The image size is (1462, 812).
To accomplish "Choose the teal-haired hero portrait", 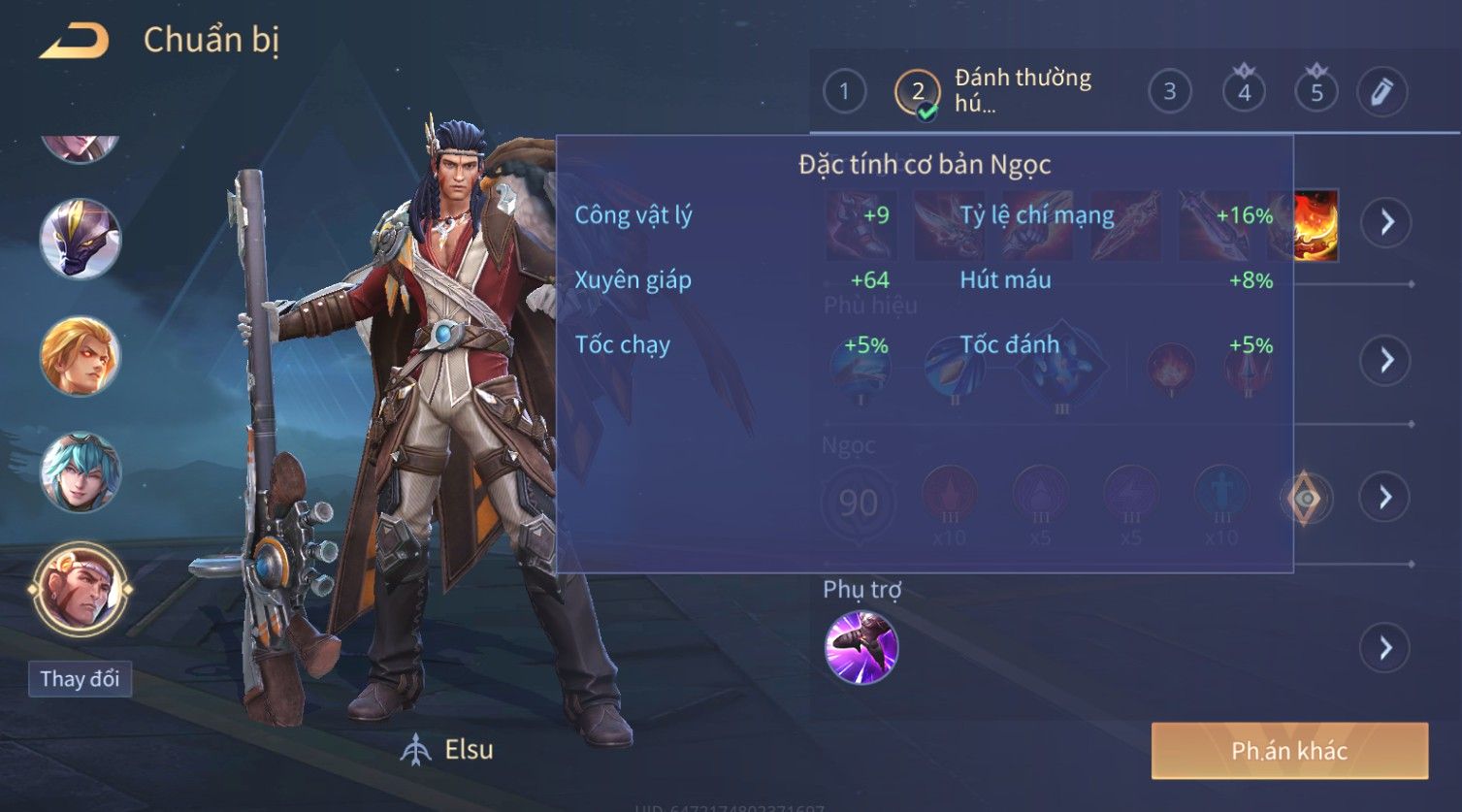I will pyautogui.click(x=81, y=472).
